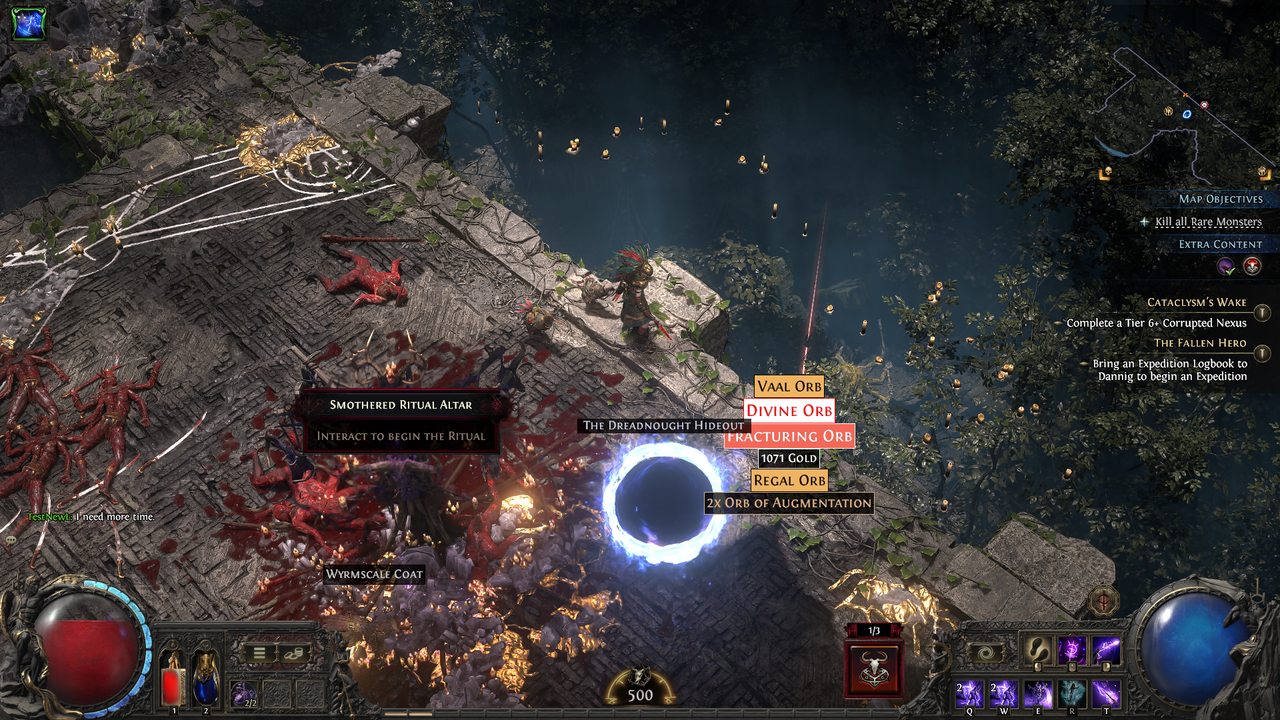The width and height of the screenshot is (1280, 720).
Task: Activate the footprints skill icon
Action: [x=1037, y=649]
